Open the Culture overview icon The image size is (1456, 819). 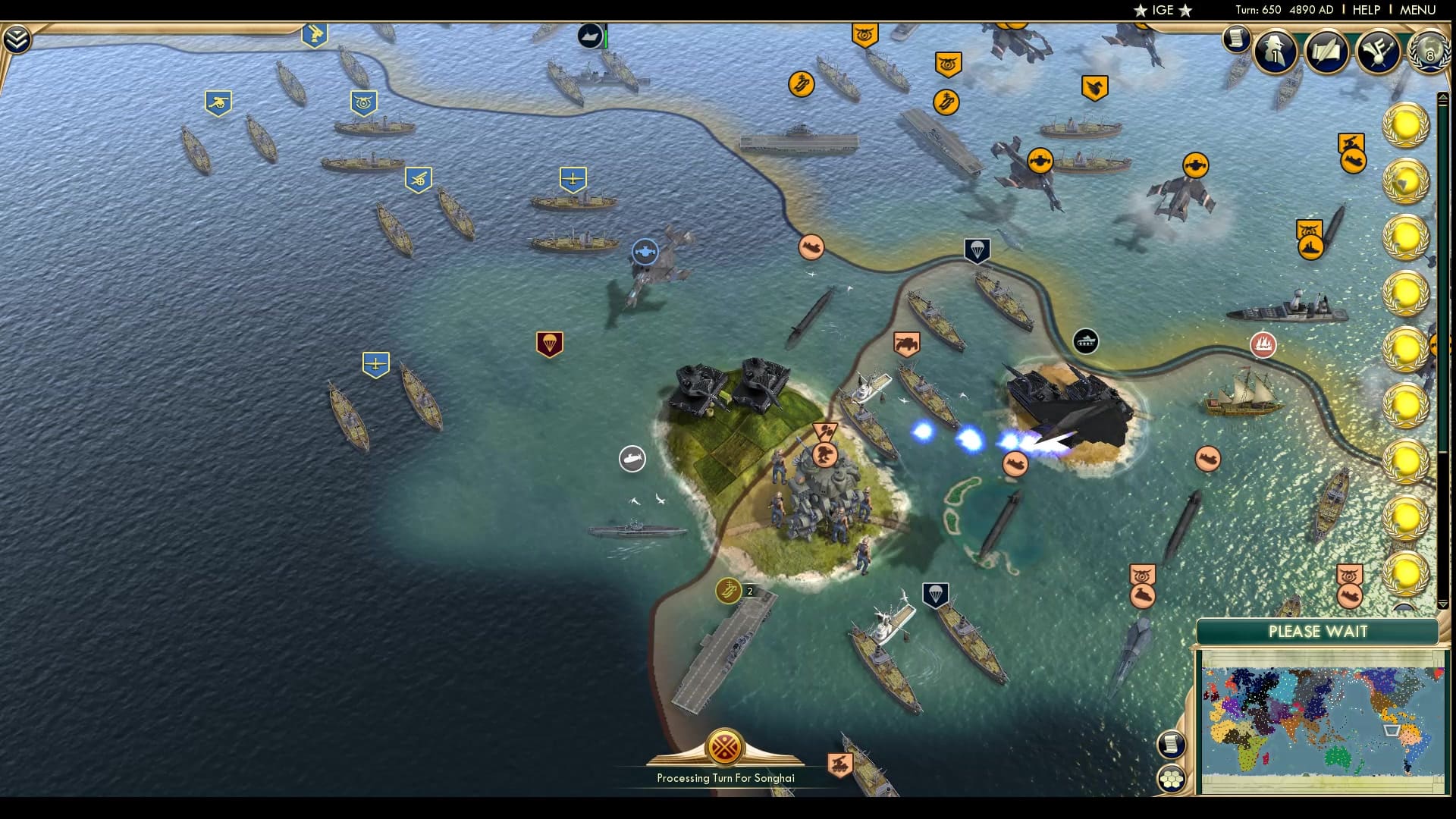click(x=1379, y=52)
